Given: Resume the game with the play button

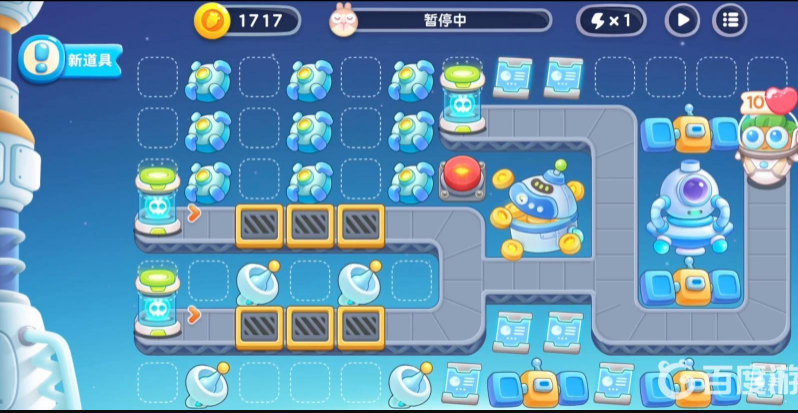Looking at the screenshot, I should tap(683, 20).
